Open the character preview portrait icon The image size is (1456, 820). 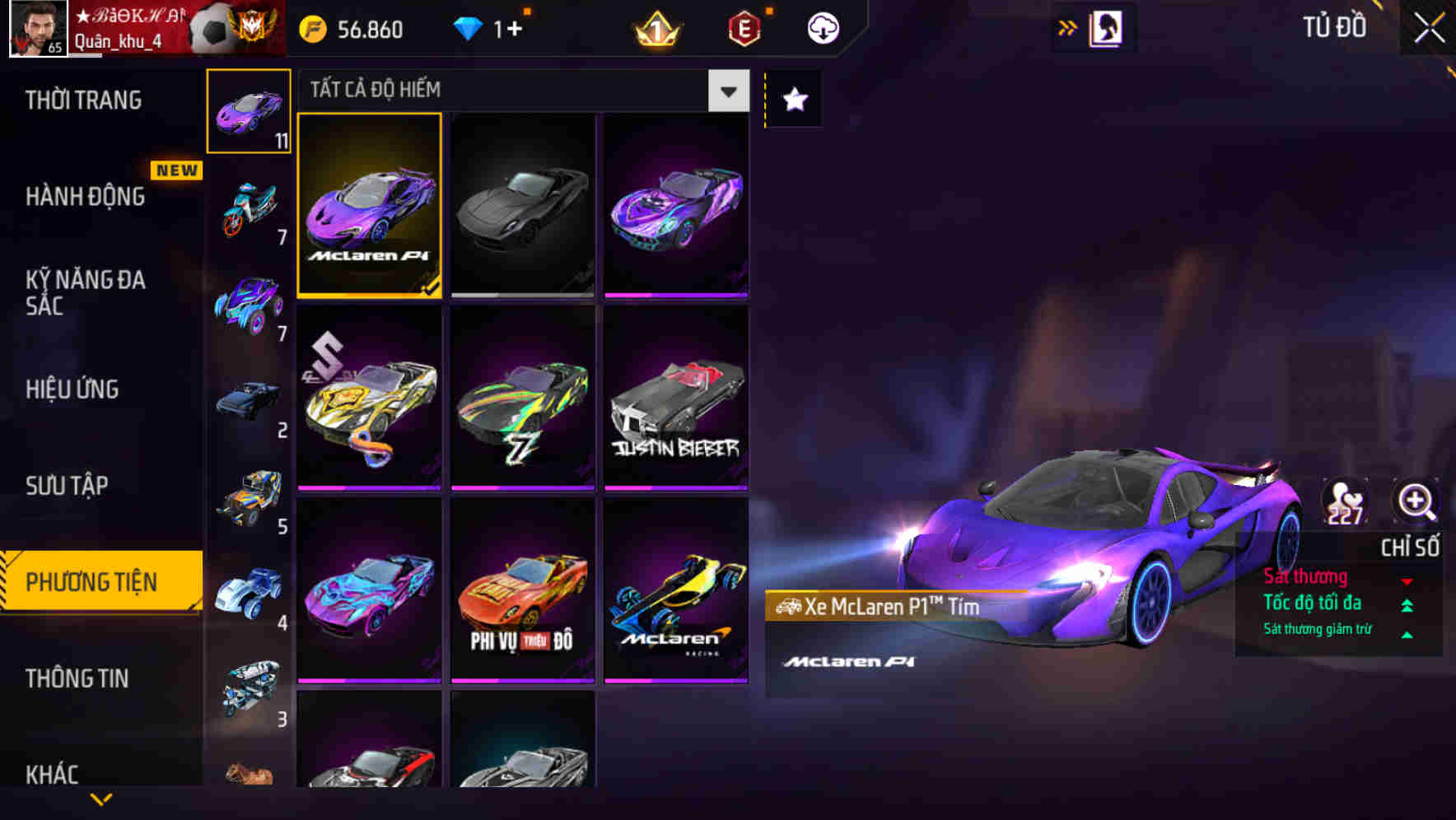(x=1108, y=26)
